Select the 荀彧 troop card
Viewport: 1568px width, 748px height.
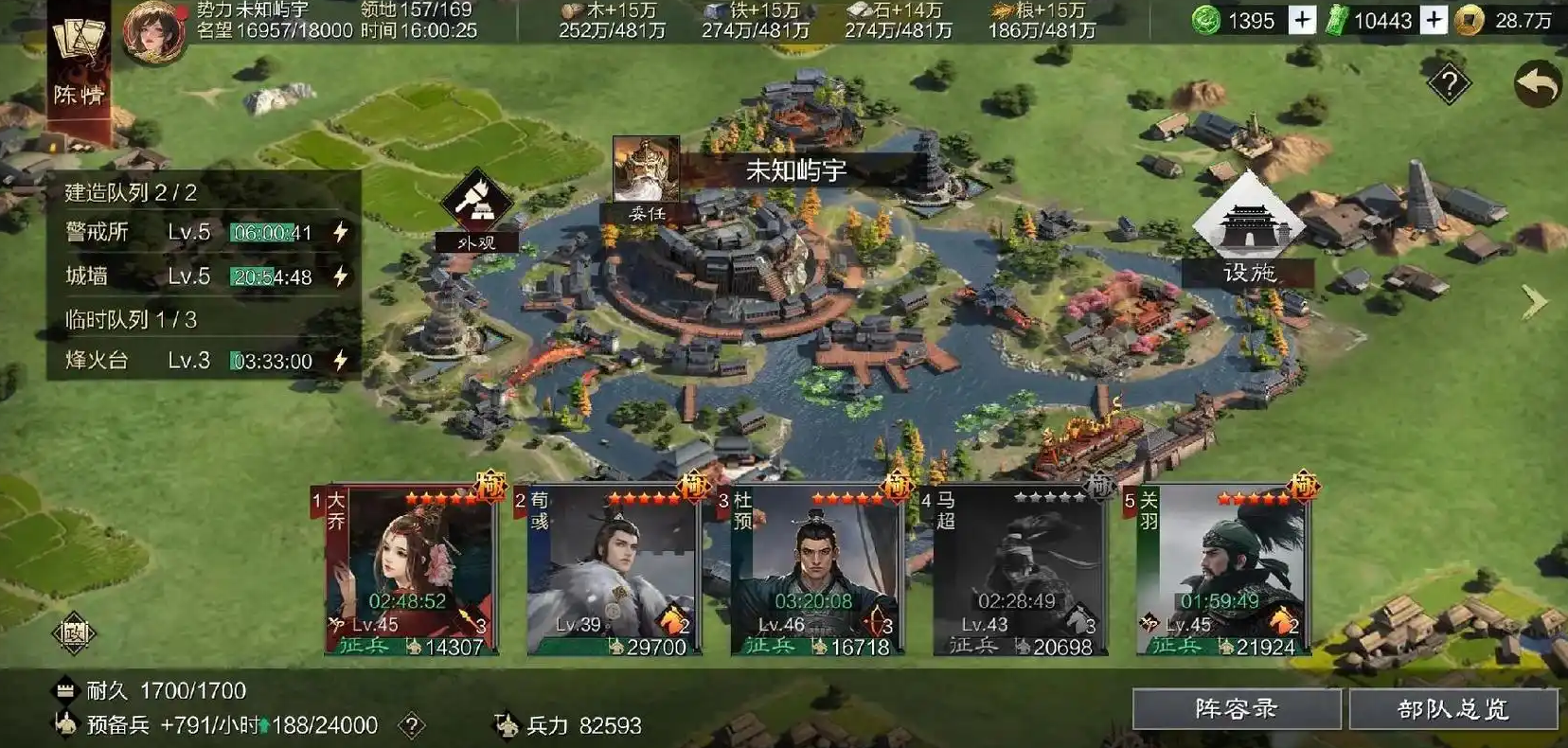point(614,570)
